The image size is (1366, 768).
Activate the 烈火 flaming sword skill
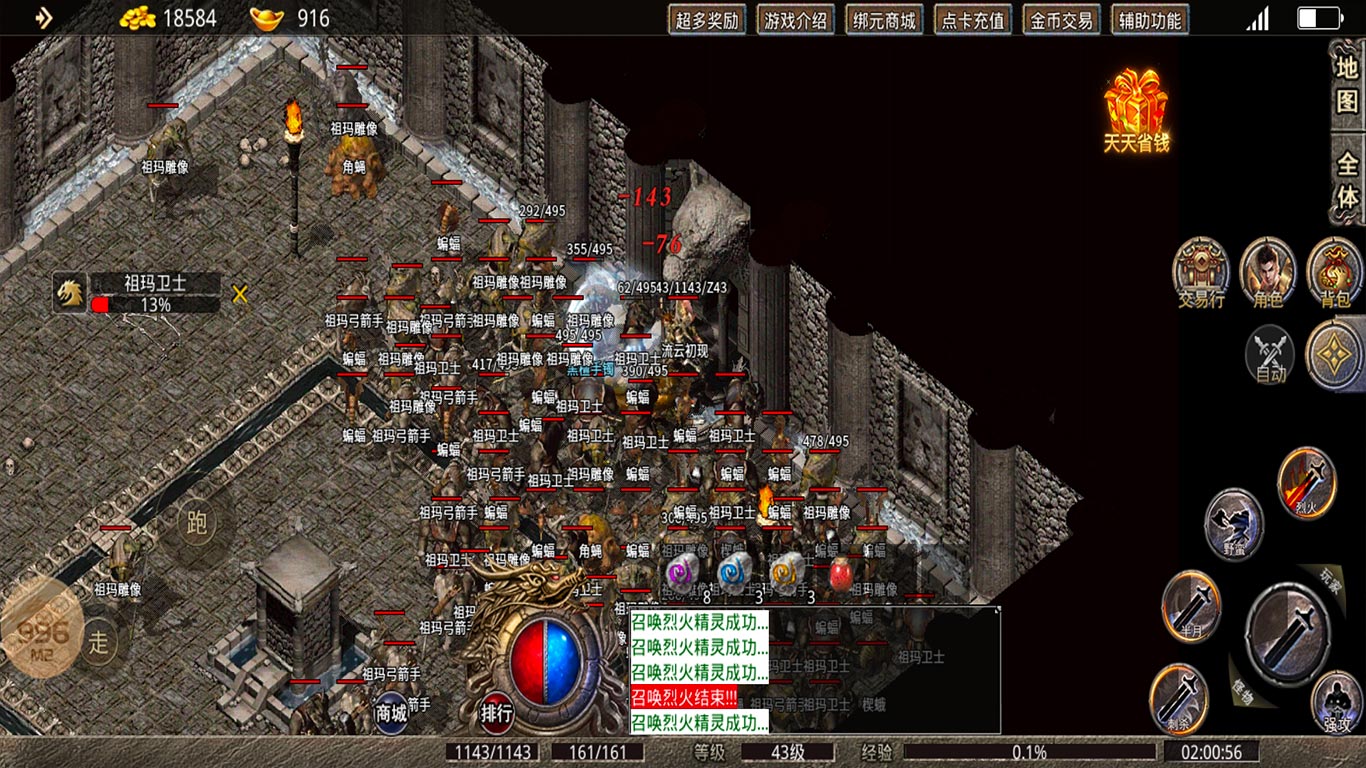pyautogui.click(x=1308, y=482)
